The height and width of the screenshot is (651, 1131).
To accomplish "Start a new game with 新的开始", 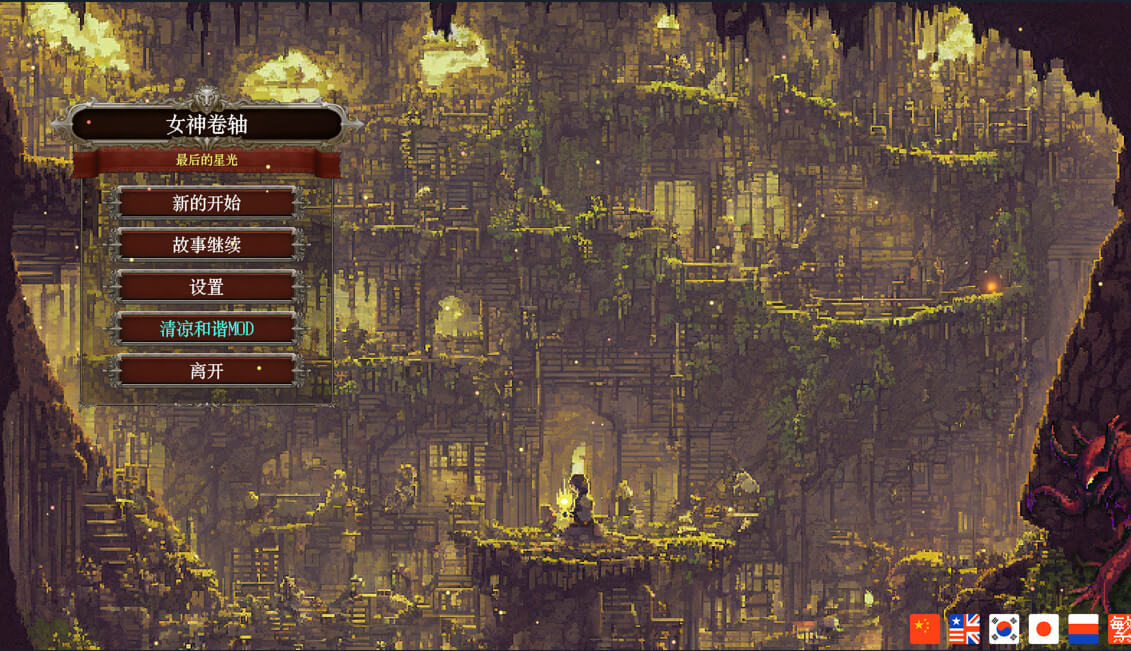I will tap(207, 203).
